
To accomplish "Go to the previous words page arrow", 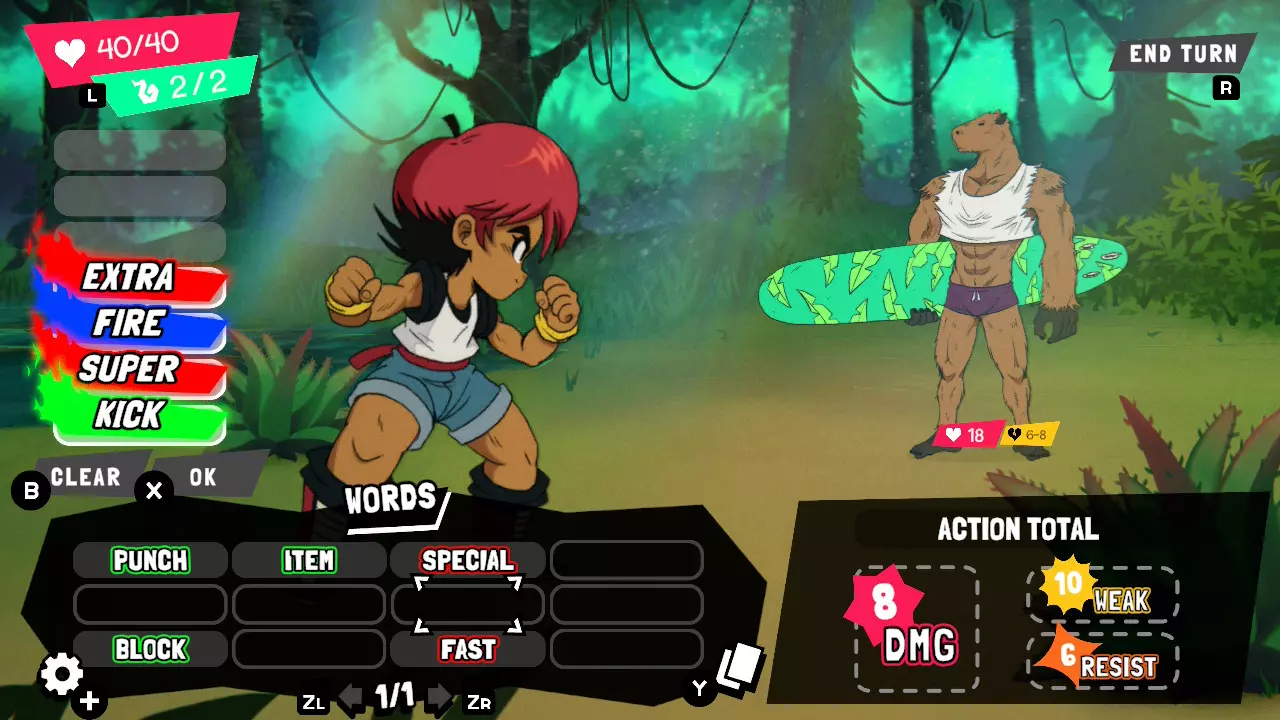I will click(350, 697).
